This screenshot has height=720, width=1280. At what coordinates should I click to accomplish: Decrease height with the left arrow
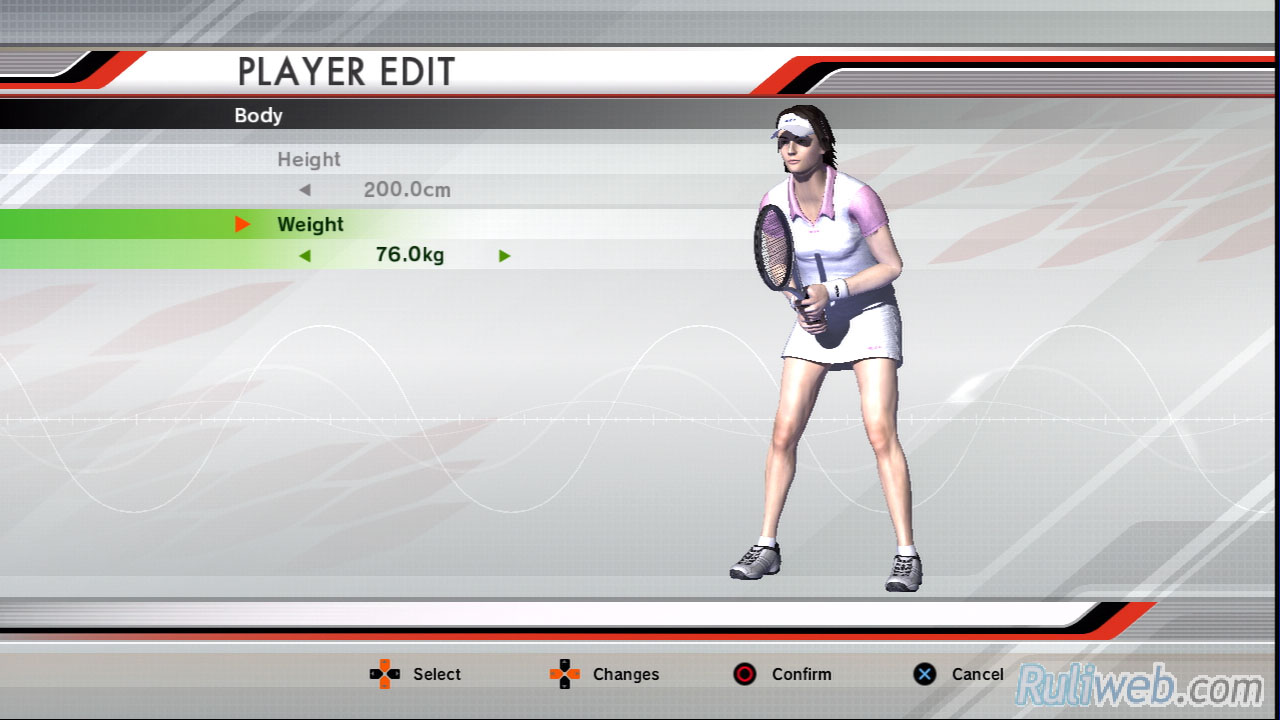click(305, 190)
